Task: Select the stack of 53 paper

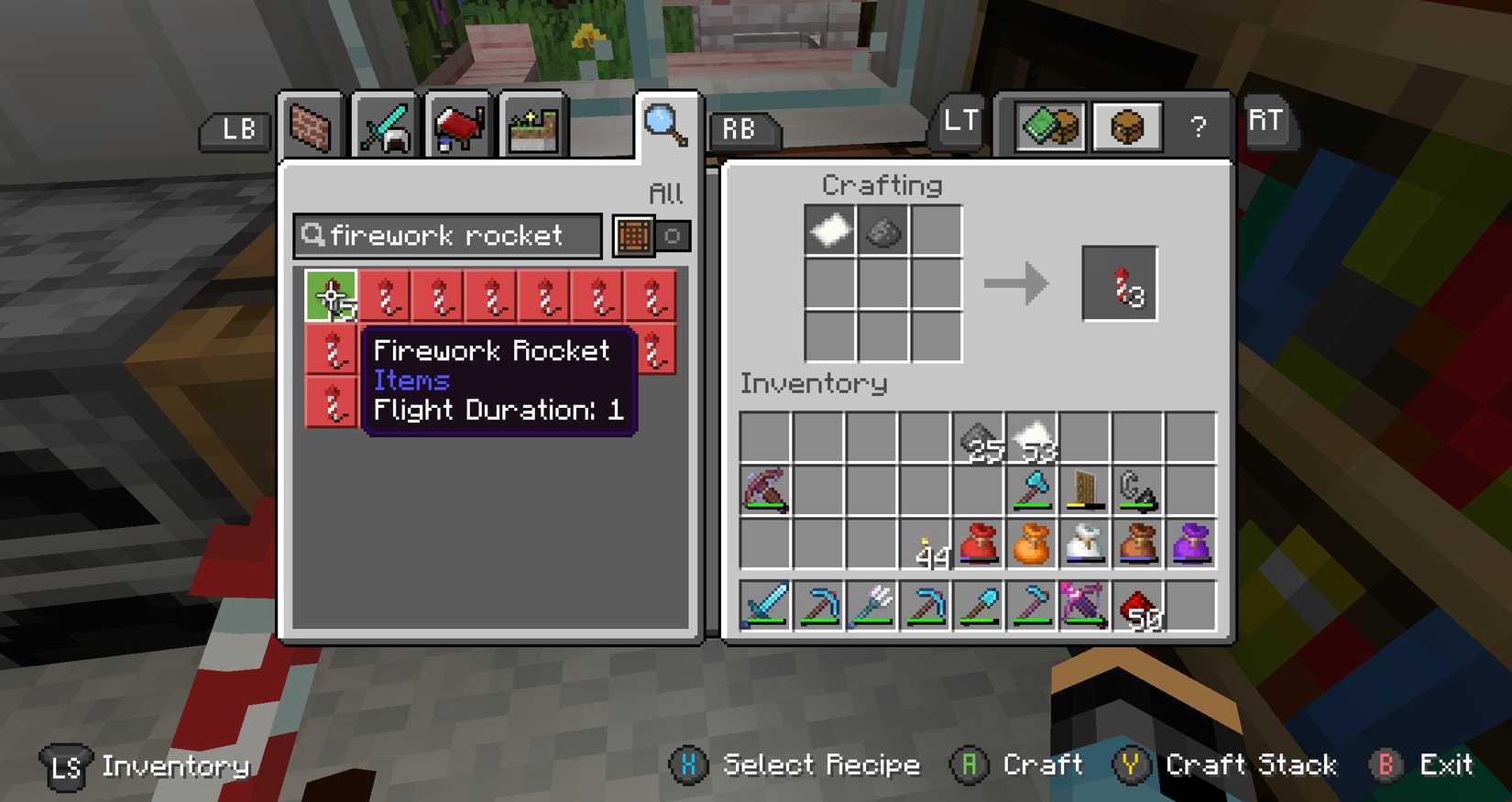Action: (1032, 437)
